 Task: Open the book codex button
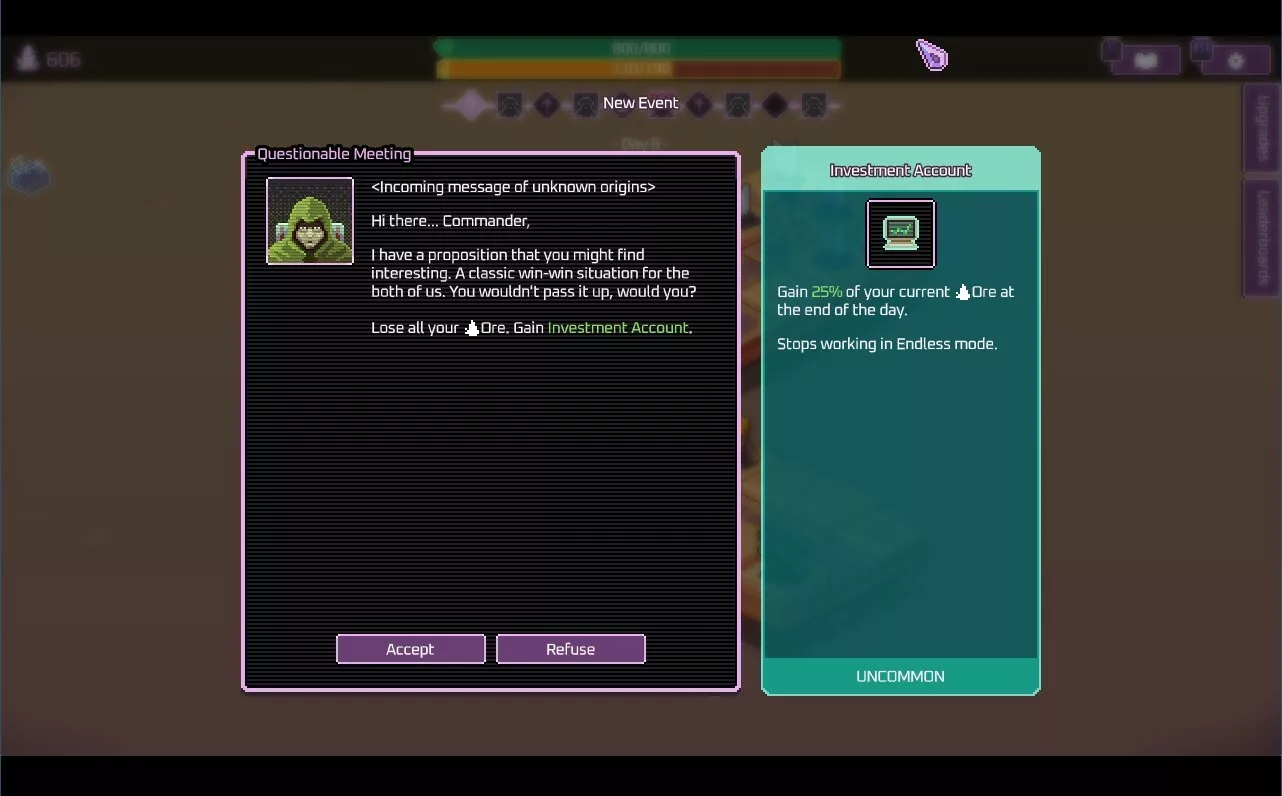1145,60
